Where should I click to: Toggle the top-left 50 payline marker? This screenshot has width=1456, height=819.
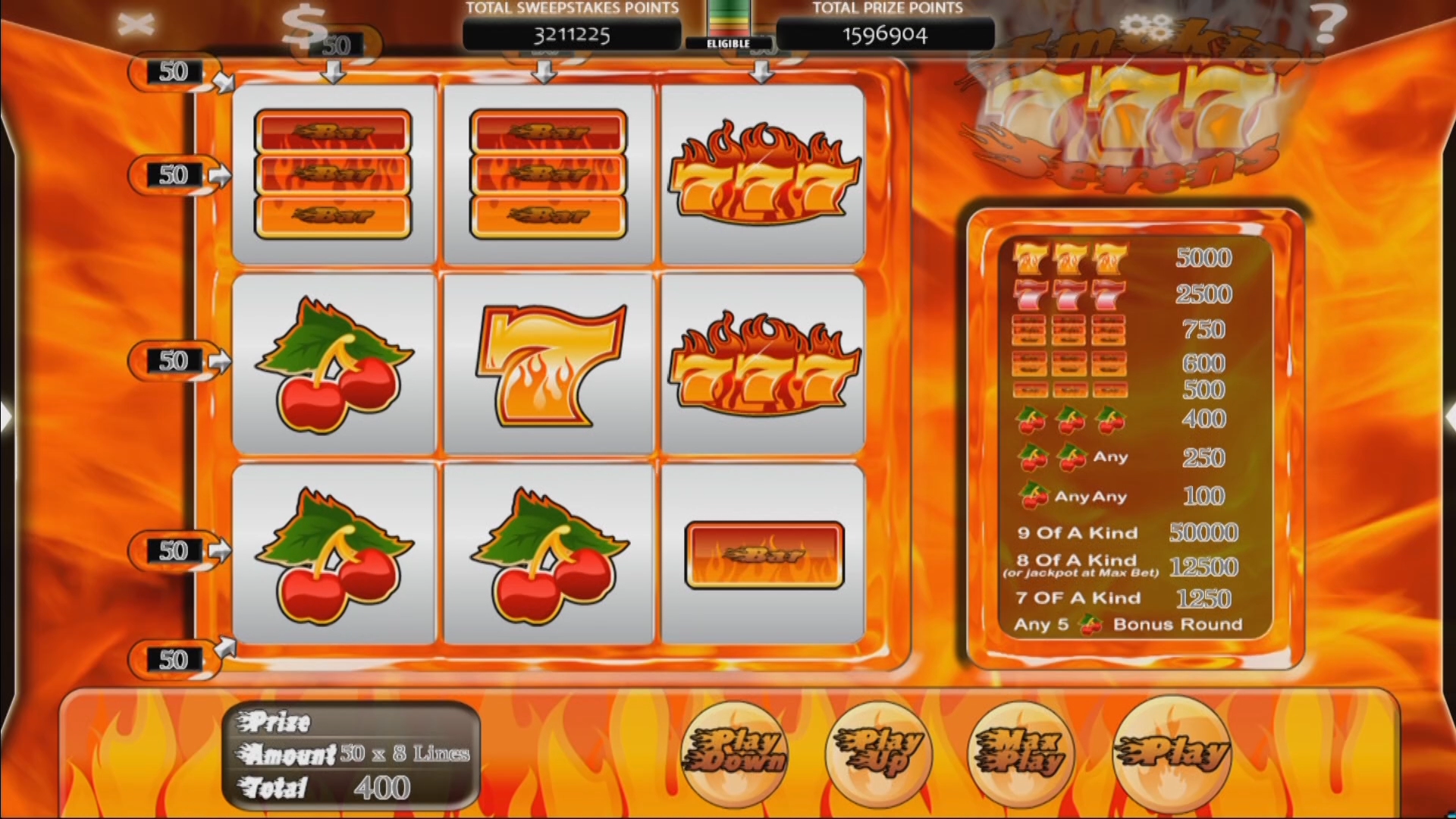pos(173,70)
